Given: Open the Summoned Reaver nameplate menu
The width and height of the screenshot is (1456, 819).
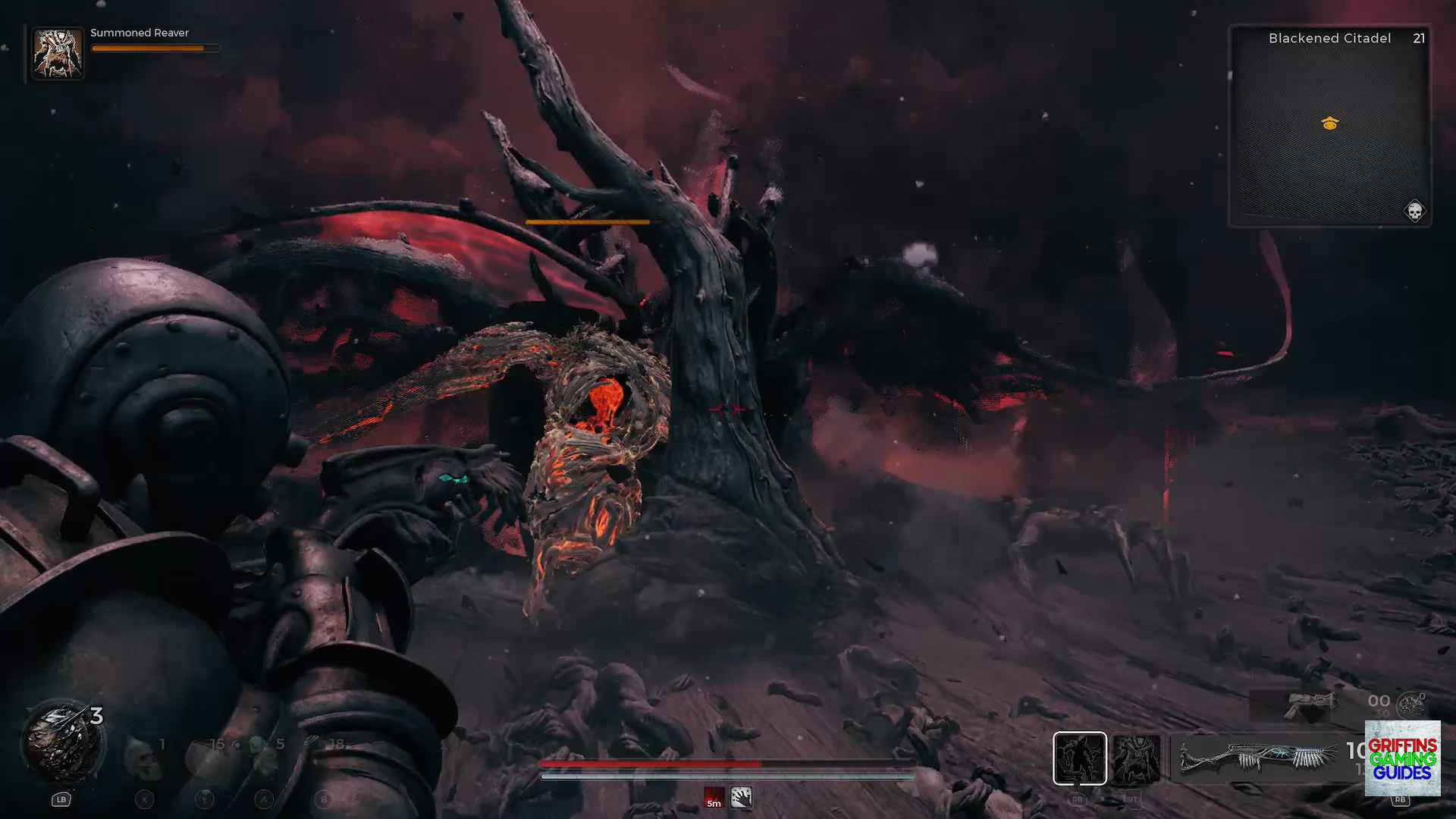Looking at the screenshot, I should [140, 33].
